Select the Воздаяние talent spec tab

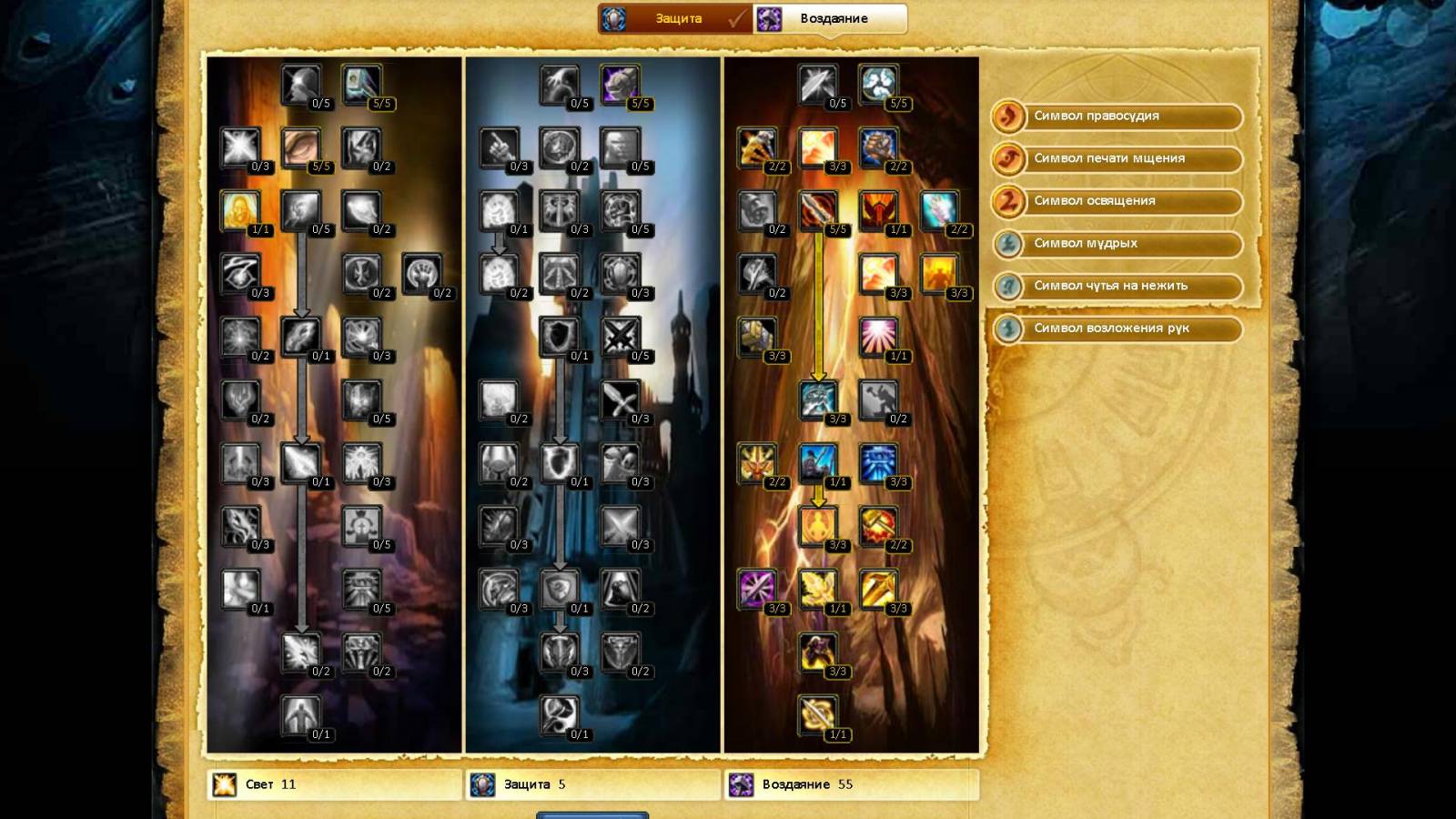(832, 19)
